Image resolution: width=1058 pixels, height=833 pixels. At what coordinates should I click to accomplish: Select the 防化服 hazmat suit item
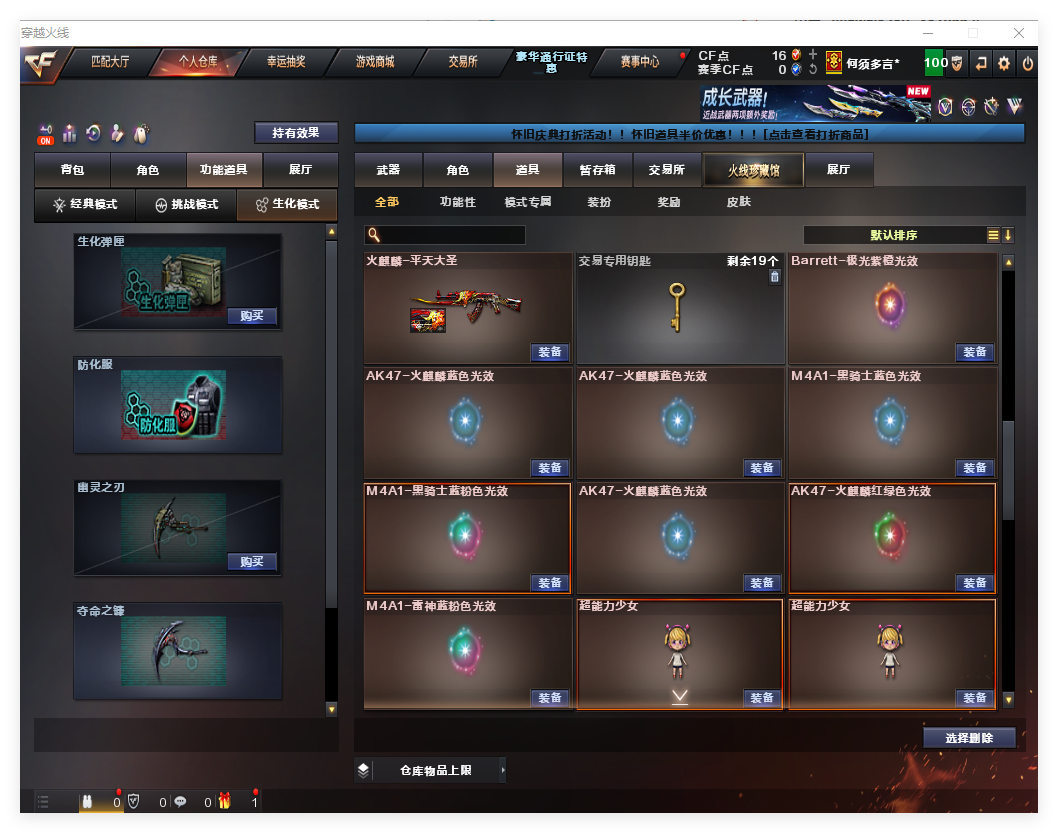(x=178, y=404)
